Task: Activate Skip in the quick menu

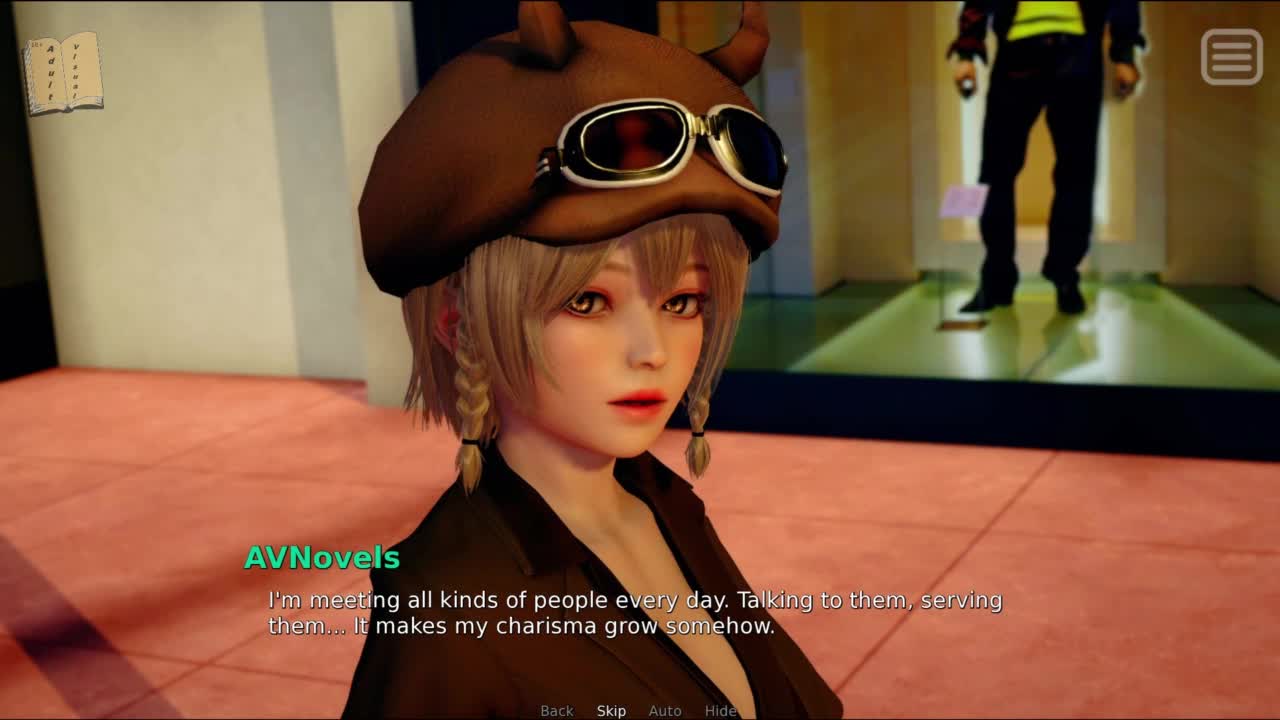Action: point(611,711)
